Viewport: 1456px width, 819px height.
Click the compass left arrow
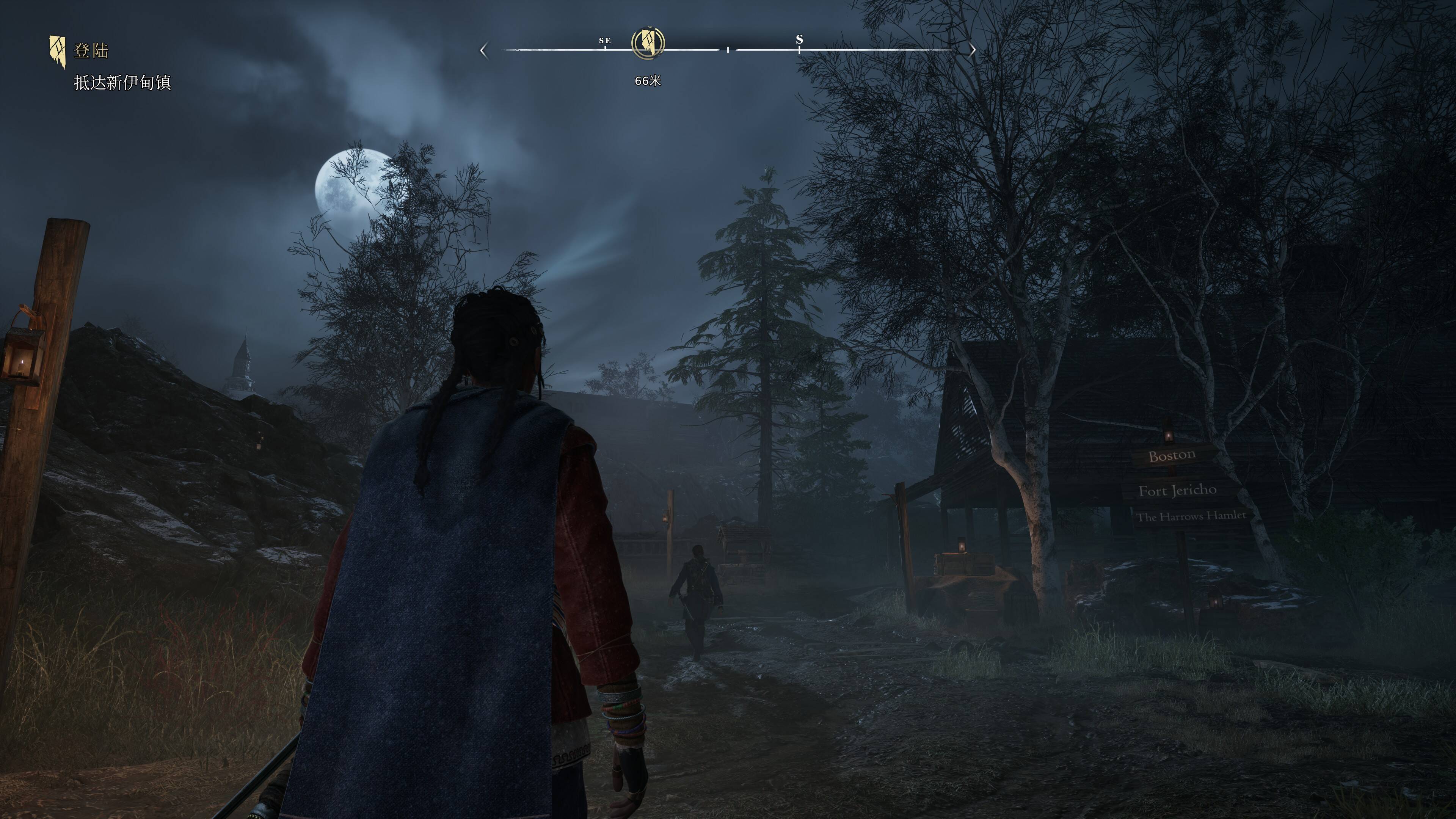(483, 50)
